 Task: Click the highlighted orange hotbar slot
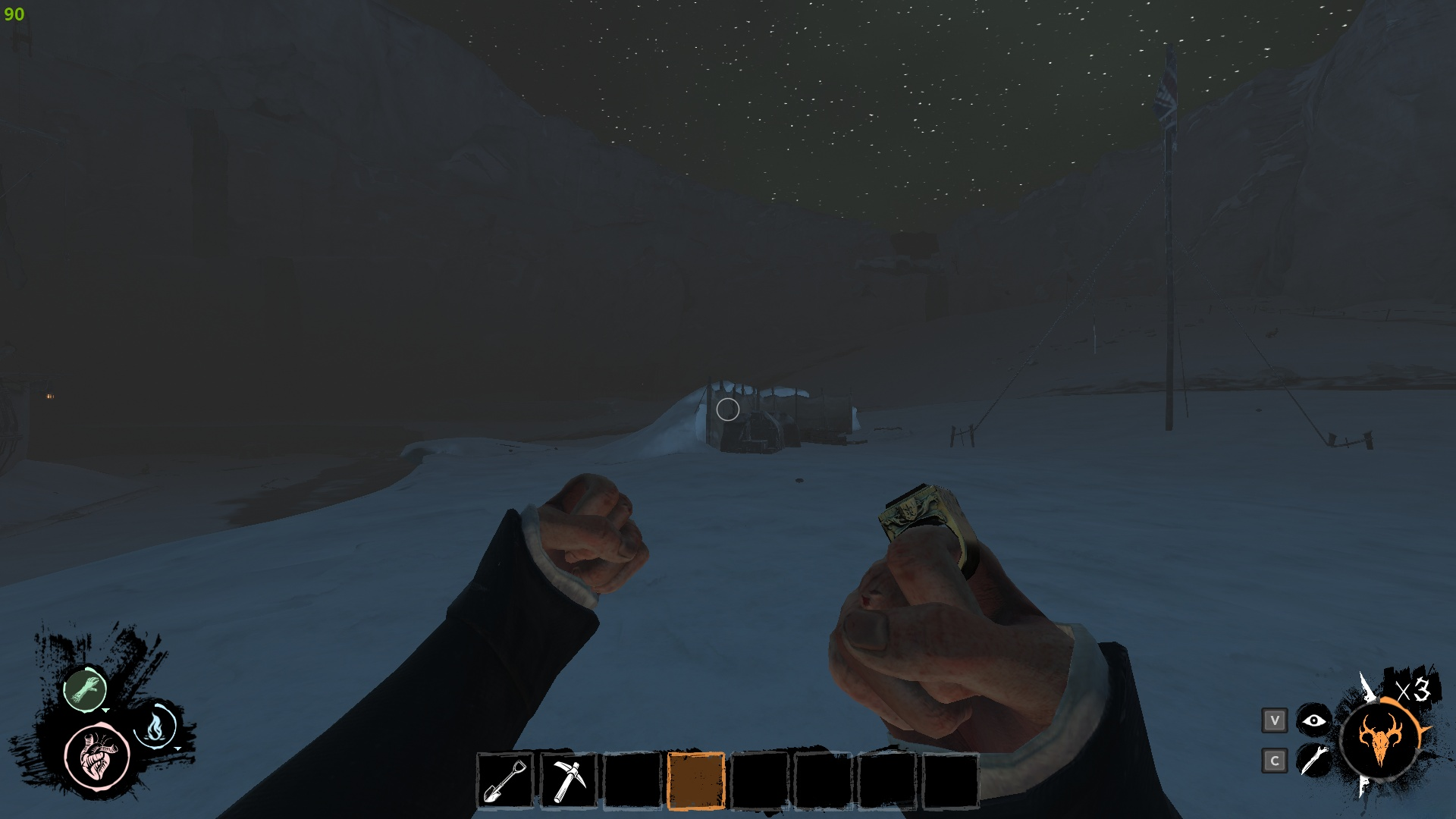[x=695, y=781]
